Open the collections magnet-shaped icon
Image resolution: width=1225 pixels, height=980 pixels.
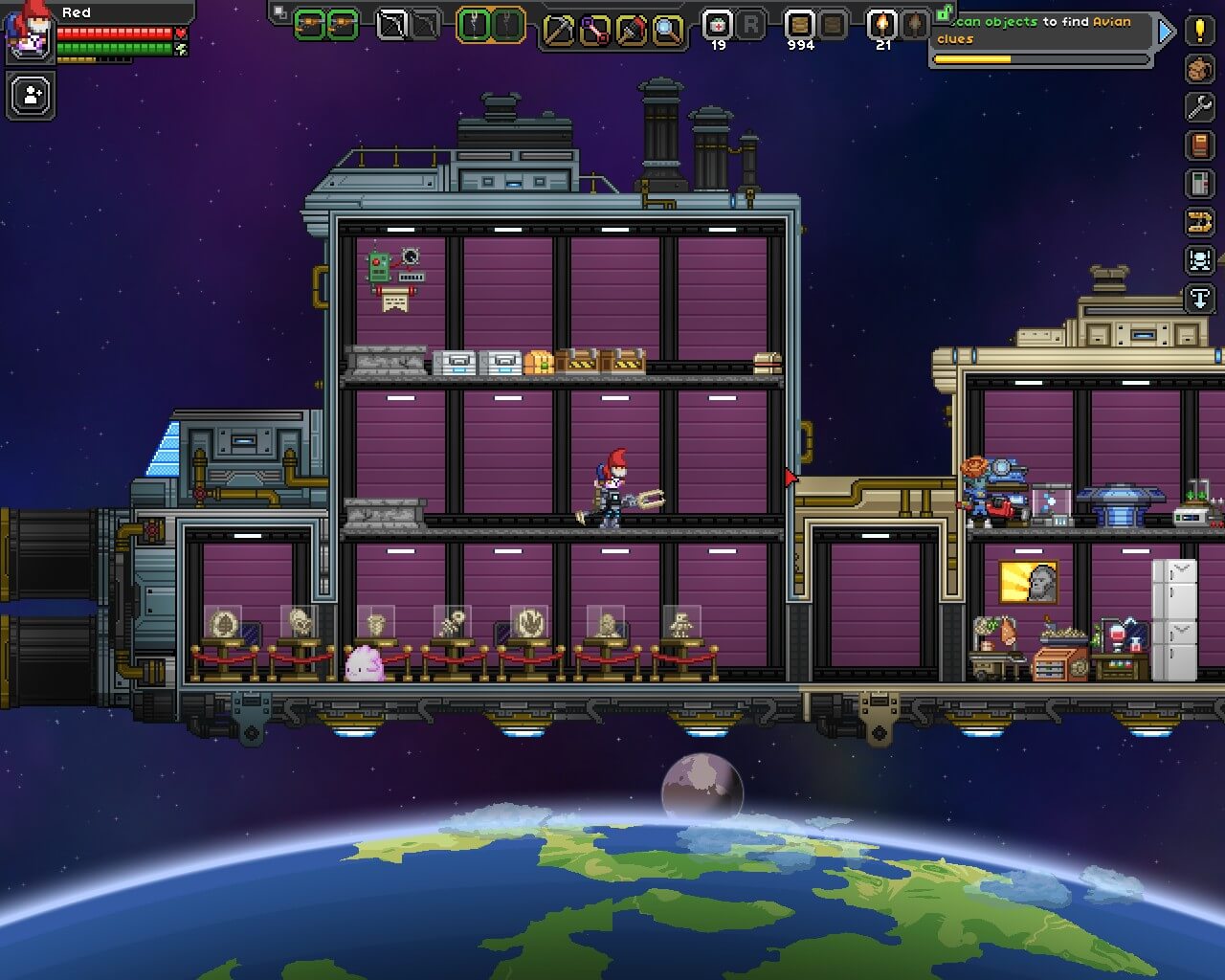[1199, 222]
